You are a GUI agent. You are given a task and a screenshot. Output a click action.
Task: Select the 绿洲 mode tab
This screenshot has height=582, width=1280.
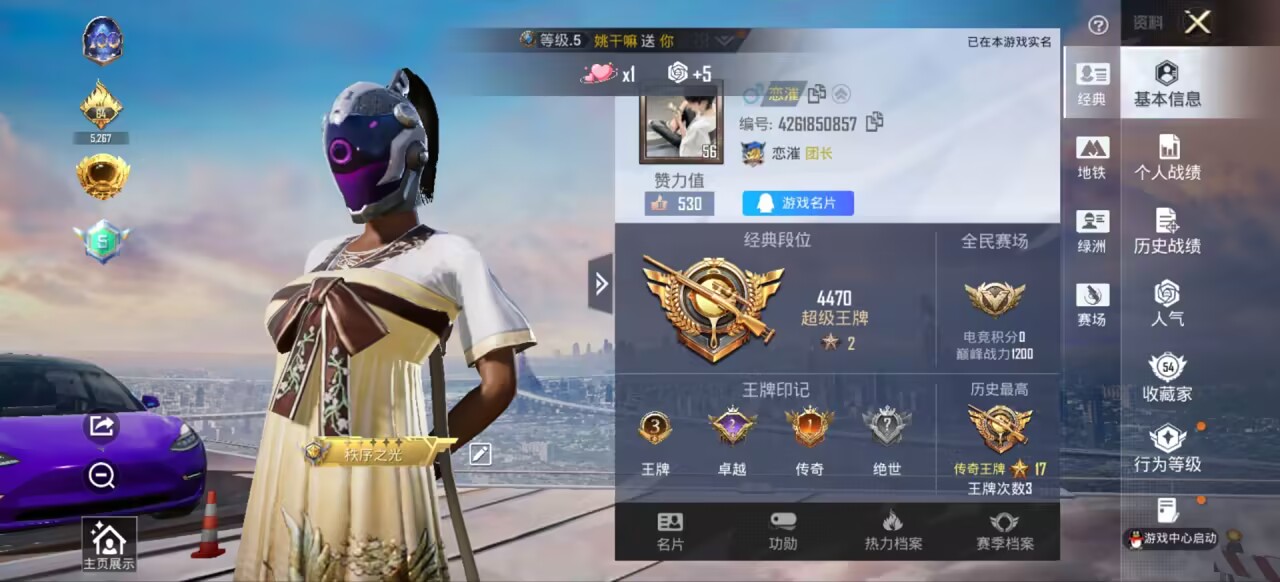pos(1092,231)
